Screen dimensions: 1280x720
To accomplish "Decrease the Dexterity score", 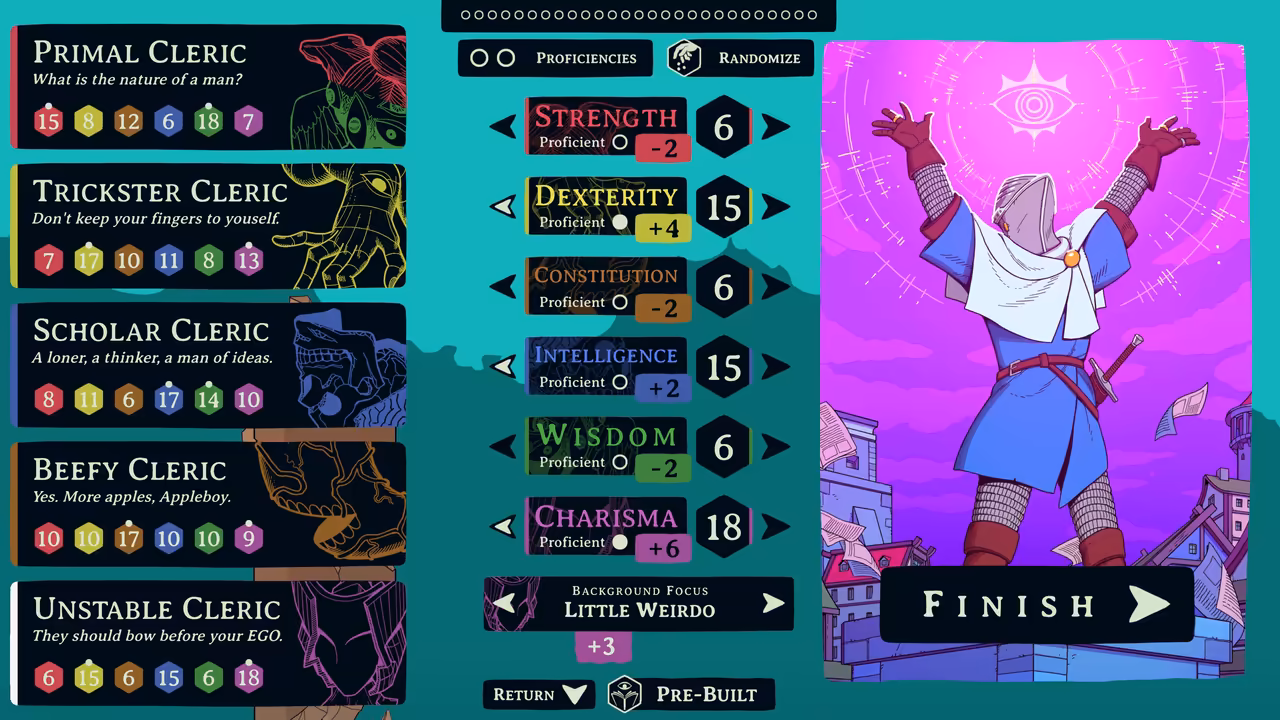I will point(503,207).
